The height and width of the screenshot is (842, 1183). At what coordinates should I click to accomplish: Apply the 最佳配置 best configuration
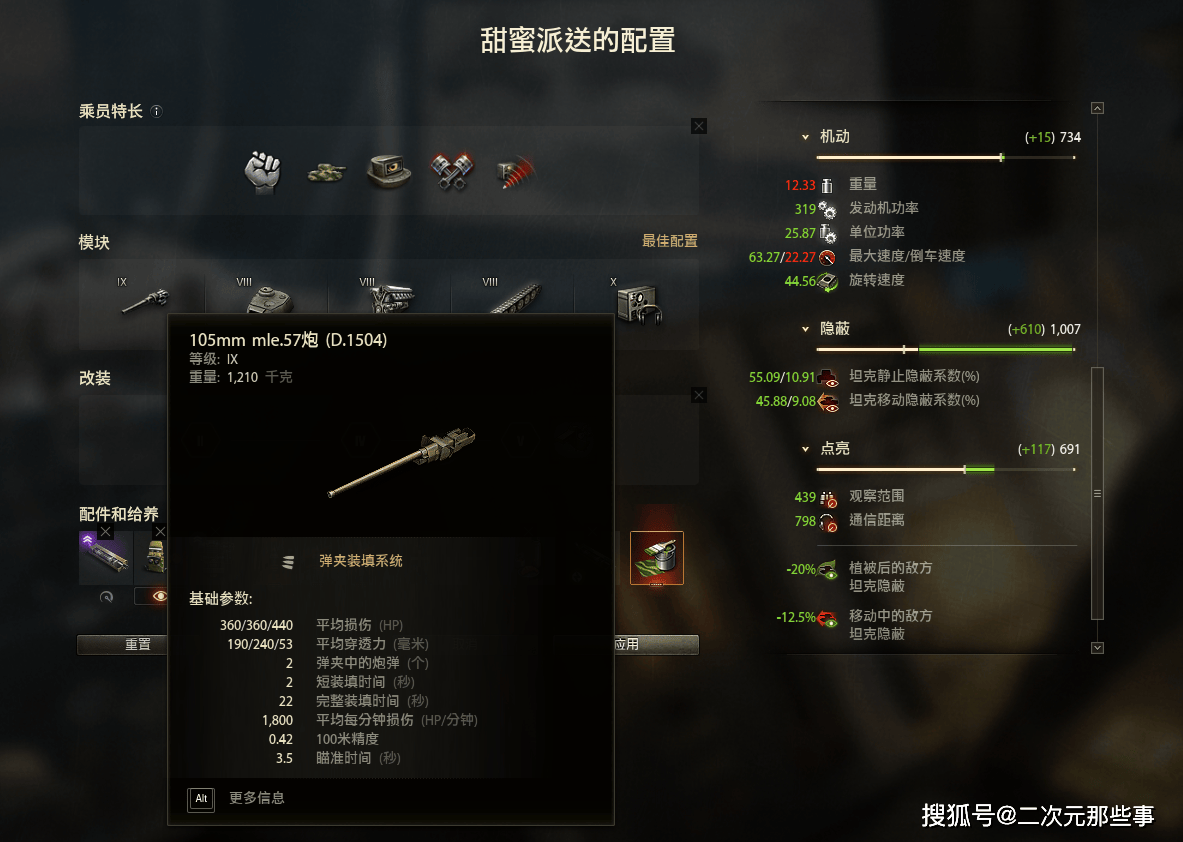pyautogui.click(x=669, y=241)
